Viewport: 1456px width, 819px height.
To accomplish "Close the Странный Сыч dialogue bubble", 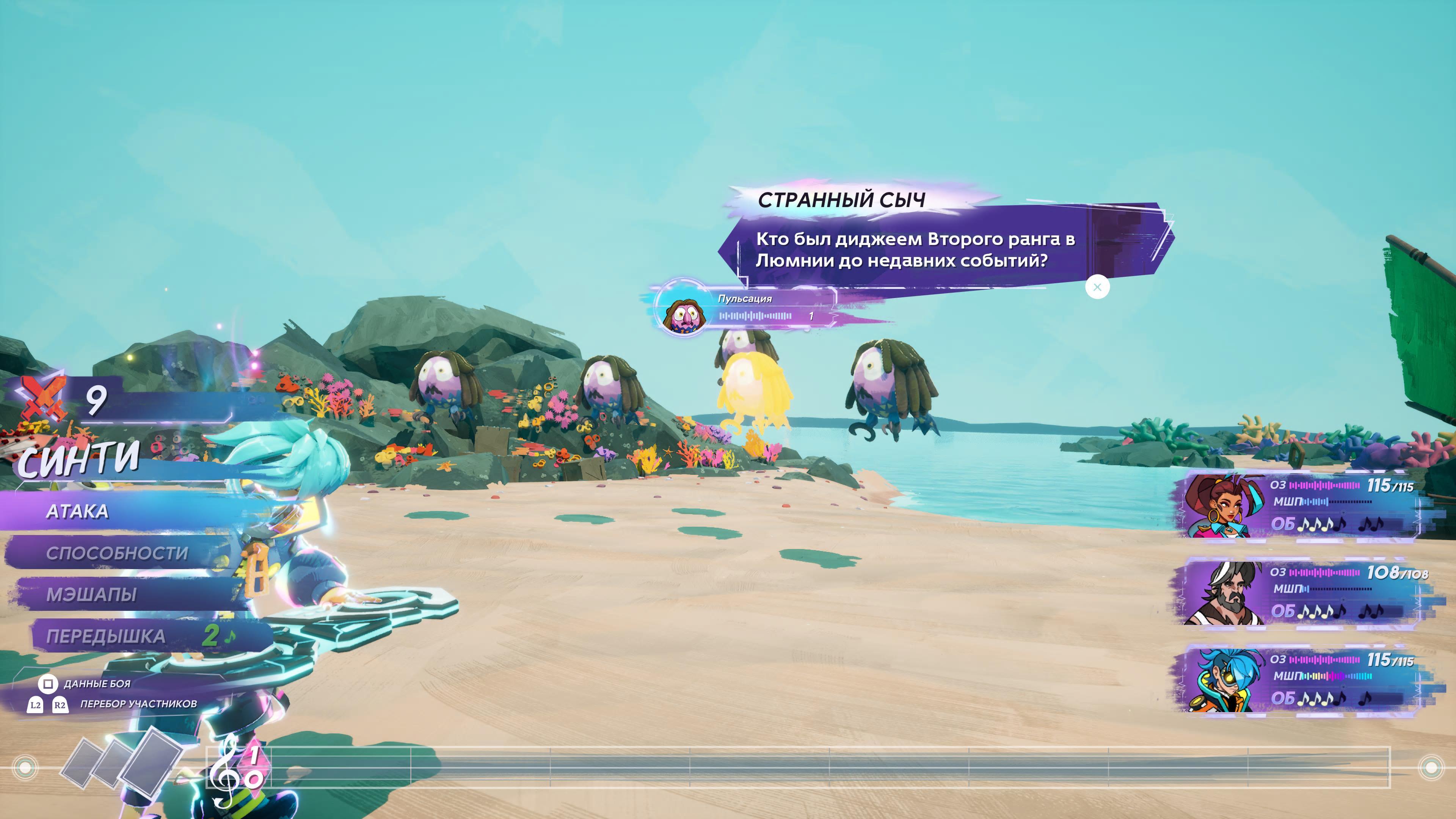I will pyautogui.click(x=1097, y=287).
